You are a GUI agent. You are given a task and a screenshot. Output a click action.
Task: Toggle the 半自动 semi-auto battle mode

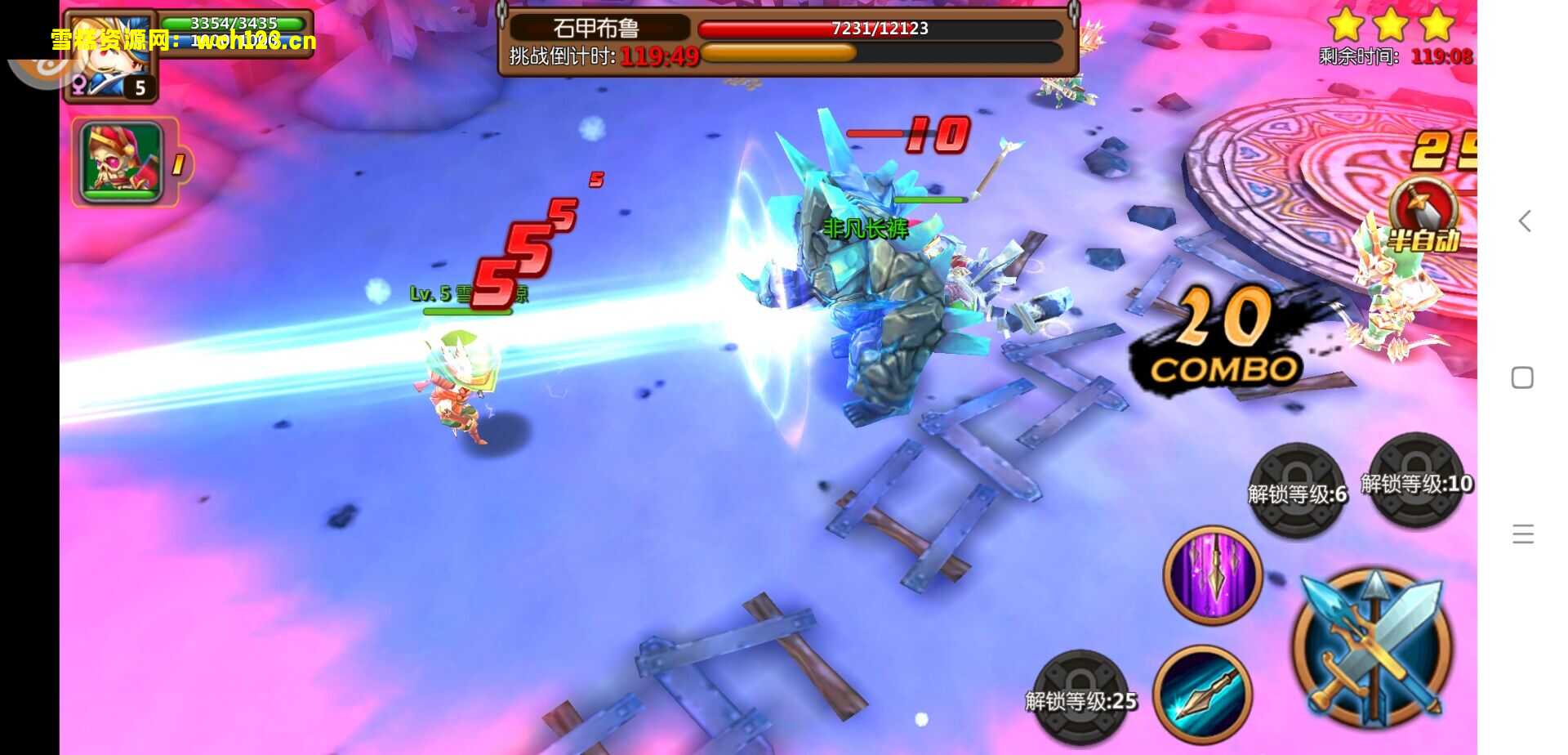(x=1423, y=217)
